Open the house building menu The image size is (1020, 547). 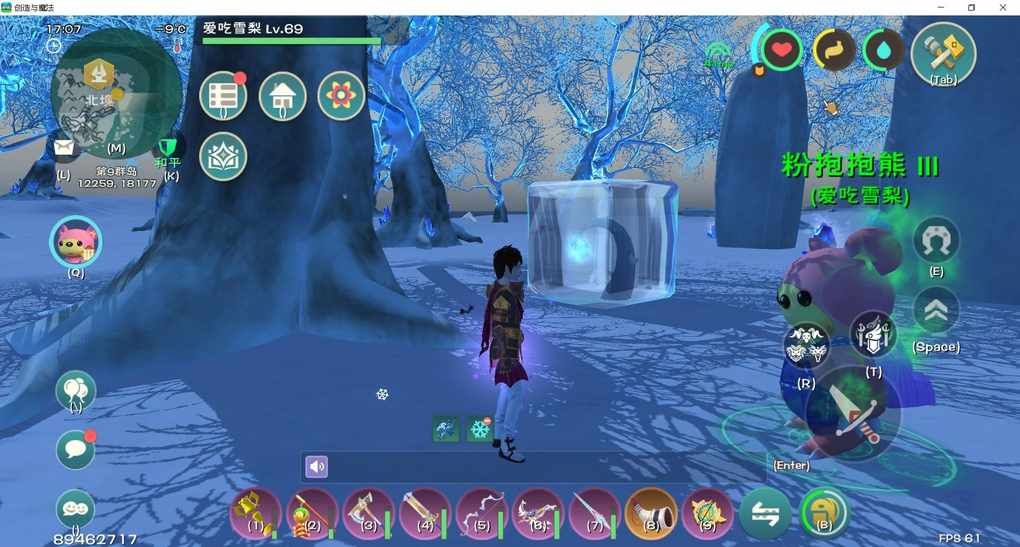point(282,96)
